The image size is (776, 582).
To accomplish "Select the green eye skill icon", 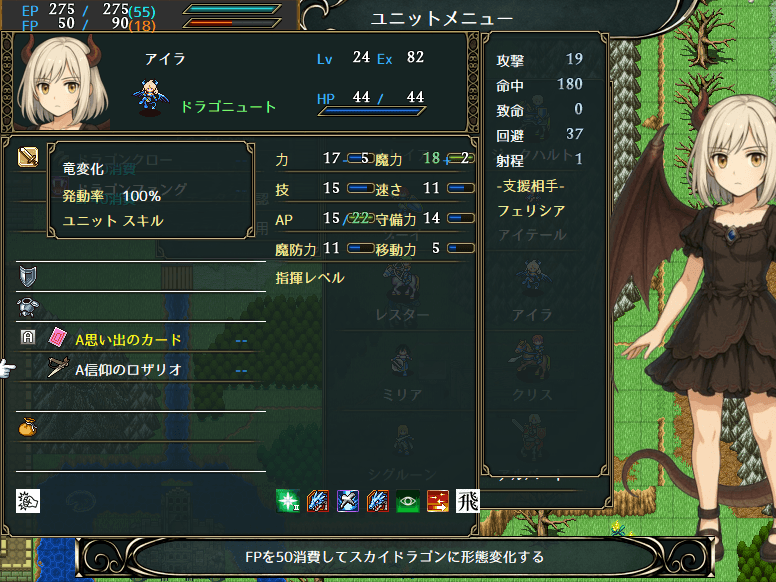I will [x=408, y=500].
